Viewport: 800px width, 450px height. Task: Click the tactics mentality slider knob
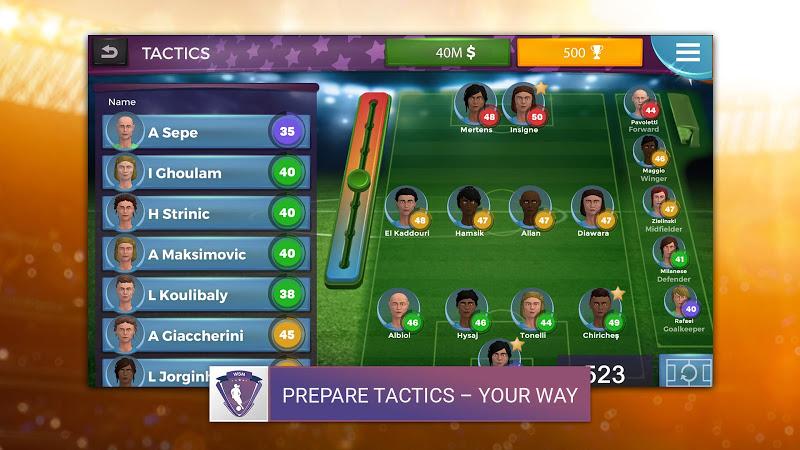[359, 181]
